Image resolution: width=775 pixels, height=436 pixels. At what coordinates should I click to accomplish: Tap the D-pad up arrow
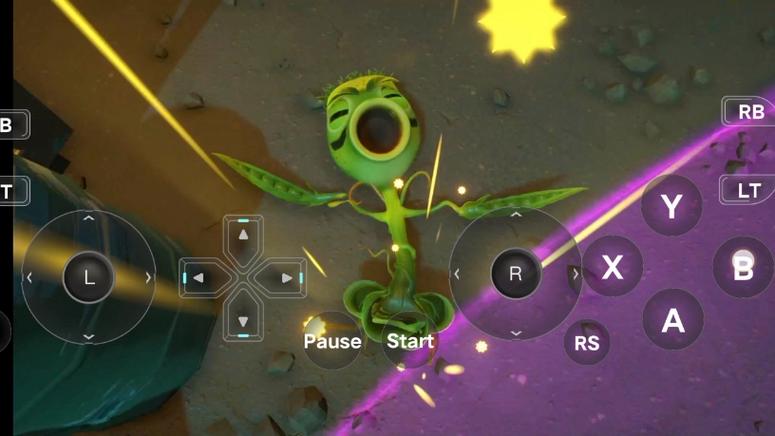click(243, 236)
